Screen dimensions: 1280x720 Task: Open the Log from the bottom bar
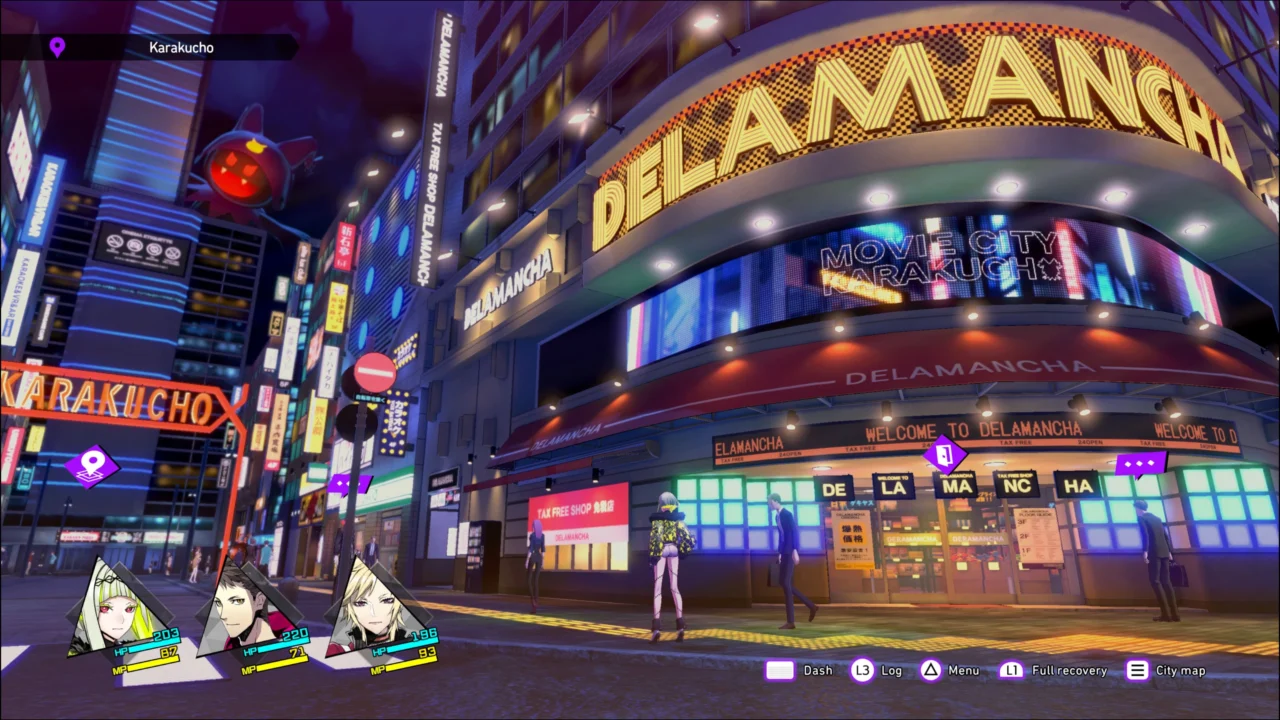[890, 670]
